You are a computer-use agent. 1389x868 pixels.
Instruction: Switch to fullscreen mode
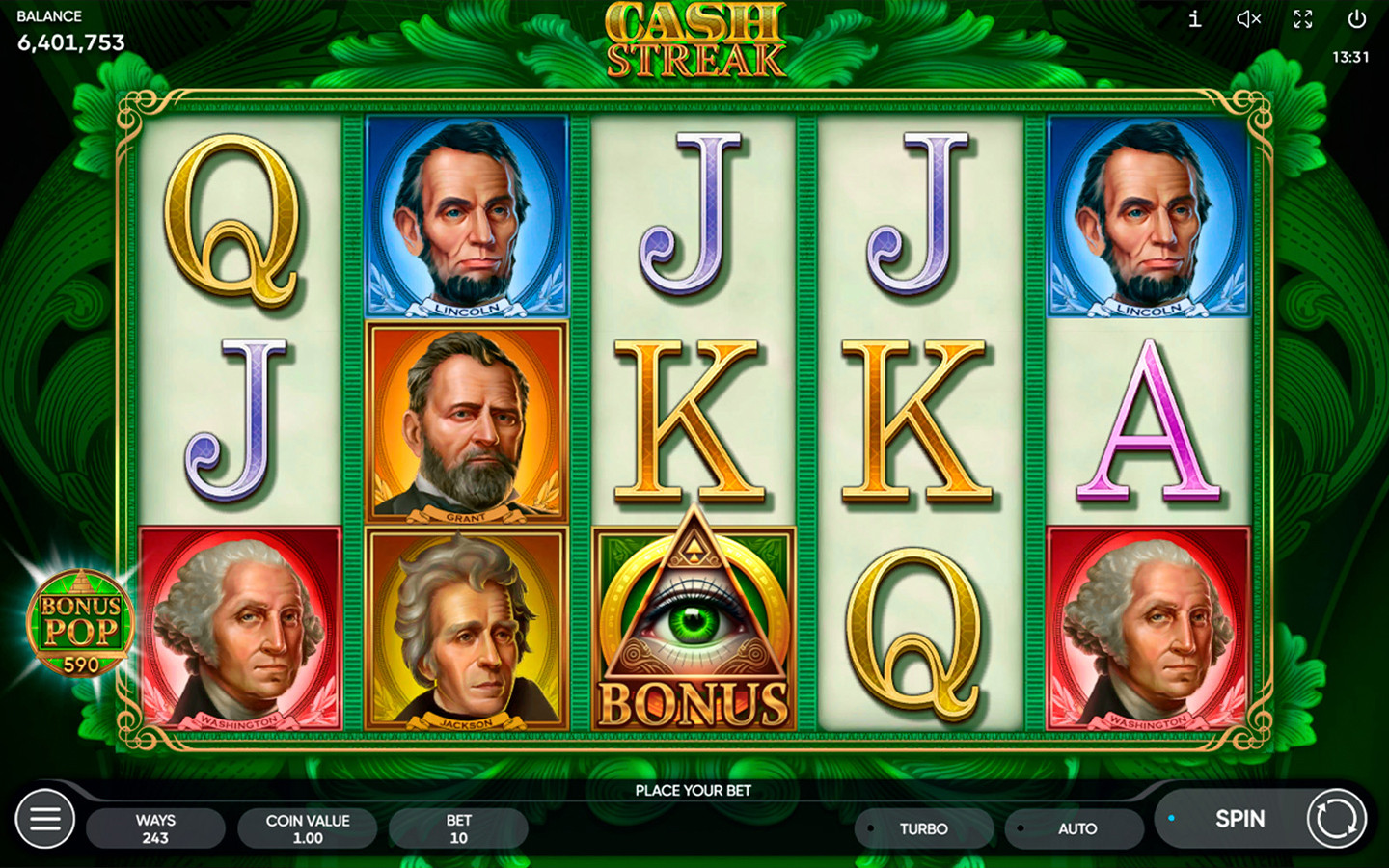tap(1303, 19)
